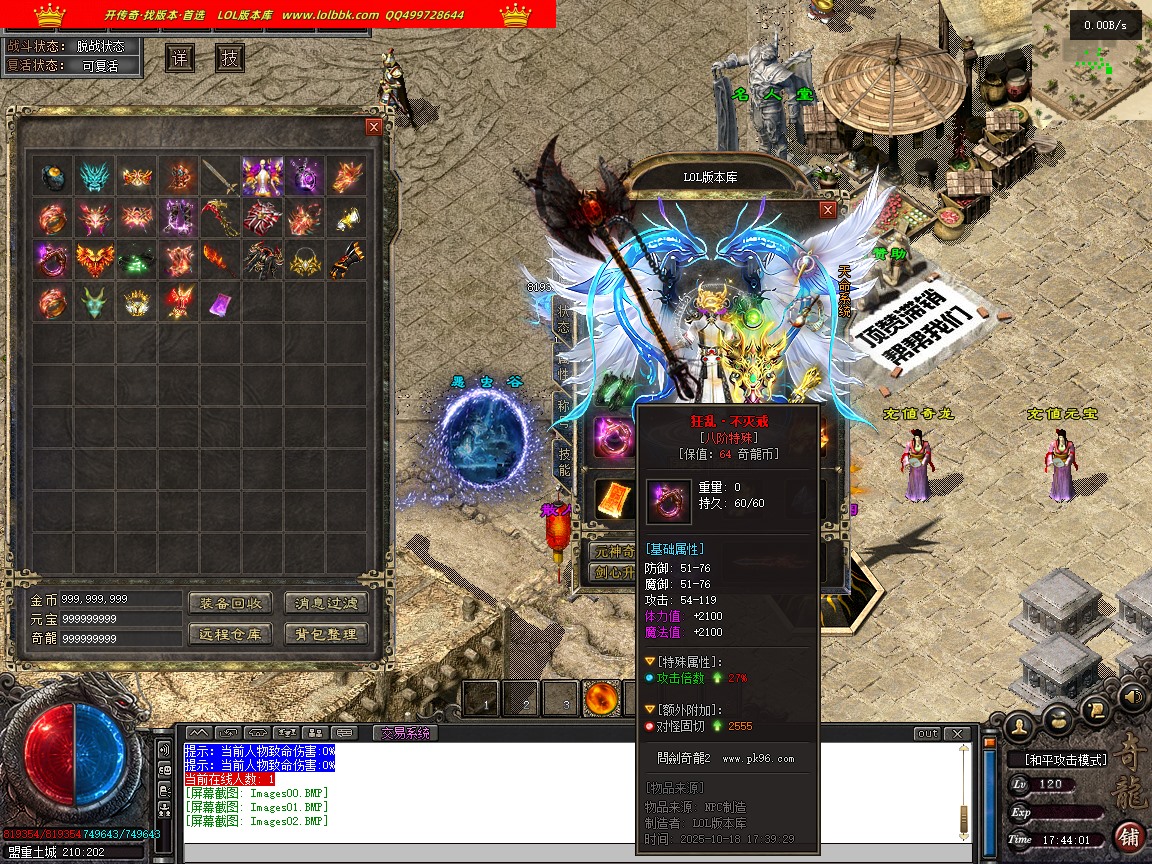Pick the purple card item in the bag

click(220, 302)
